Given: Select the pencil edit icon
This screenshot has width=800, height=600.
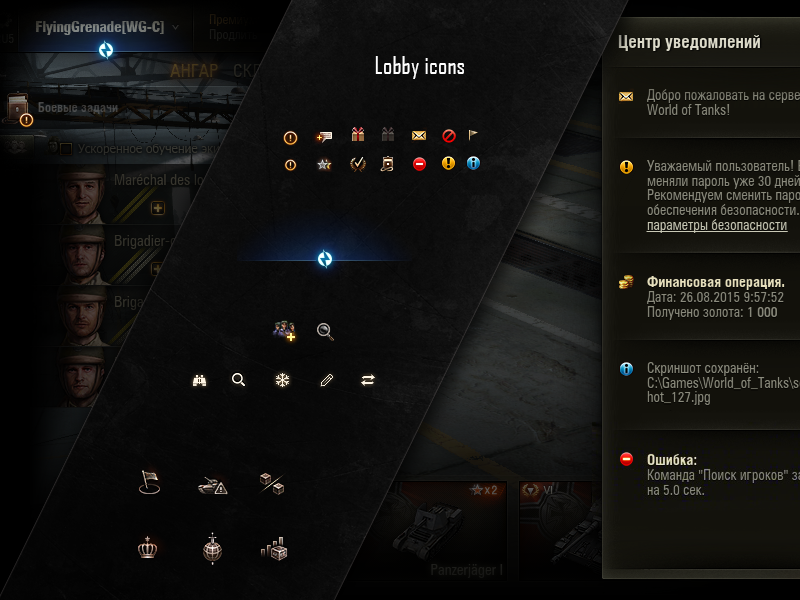Looking at the screenshot, I should click(x=325, y=380).
